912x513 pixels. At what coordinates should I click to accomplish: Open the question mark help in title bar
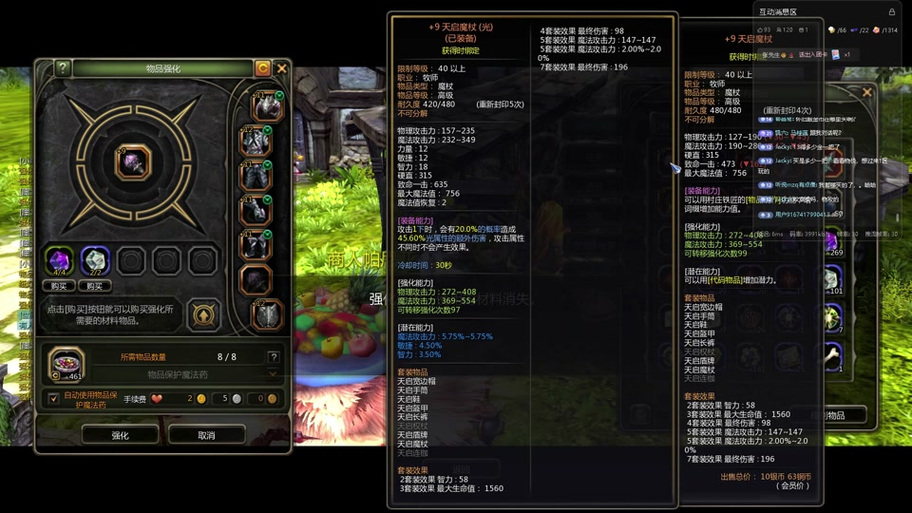62,68
